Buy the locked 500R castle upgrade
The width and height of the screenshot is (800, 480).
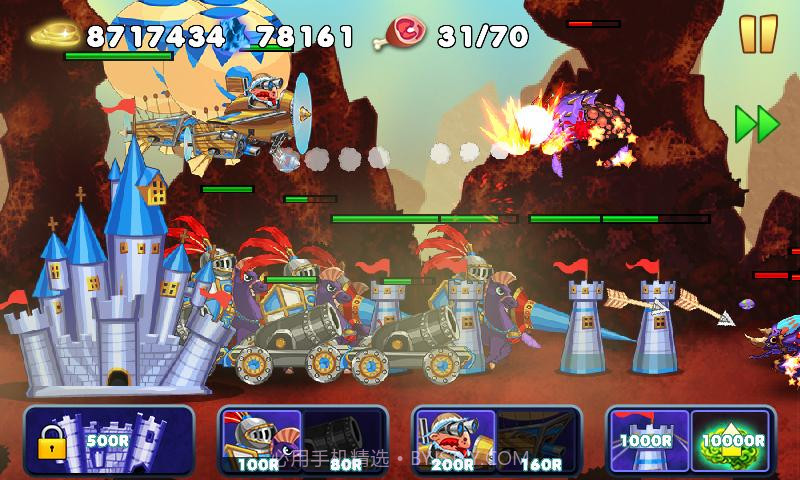(109, 438)
